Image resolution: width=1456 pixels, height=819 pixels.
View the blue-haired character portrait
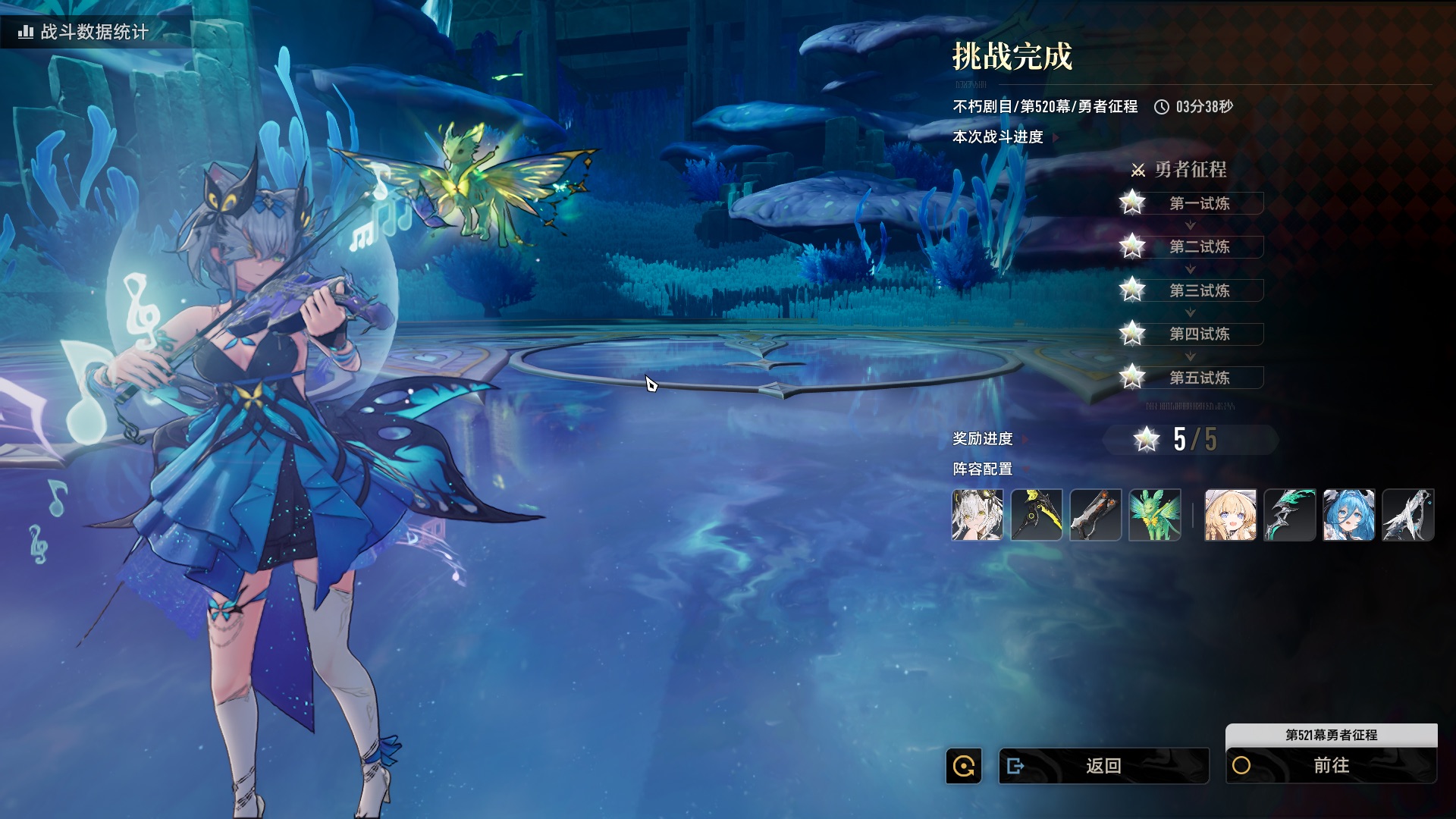pos(1348,515)
